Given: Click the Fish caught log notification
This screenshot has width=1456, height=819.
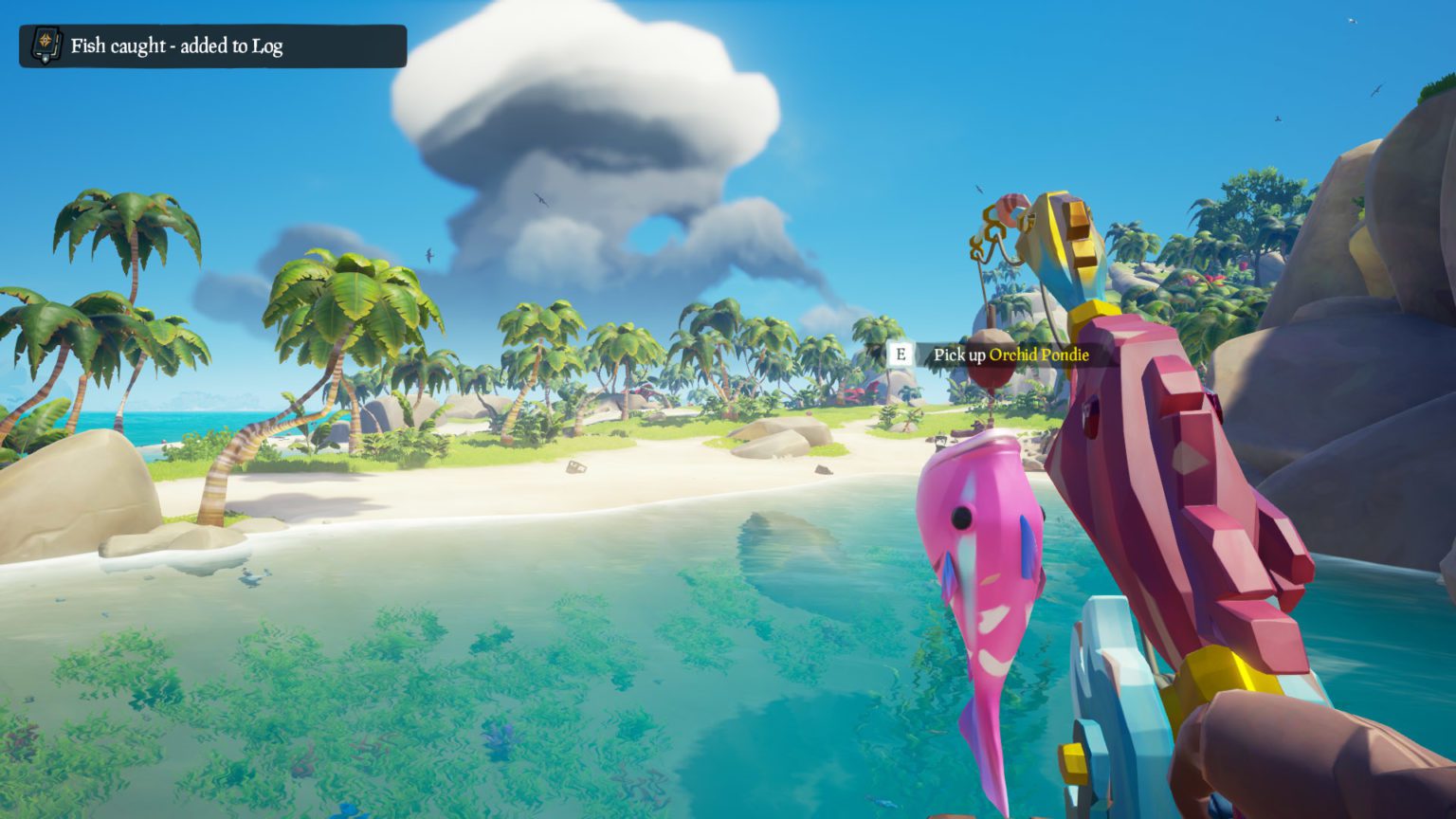Looking at the screenshot, I should 212,45.
